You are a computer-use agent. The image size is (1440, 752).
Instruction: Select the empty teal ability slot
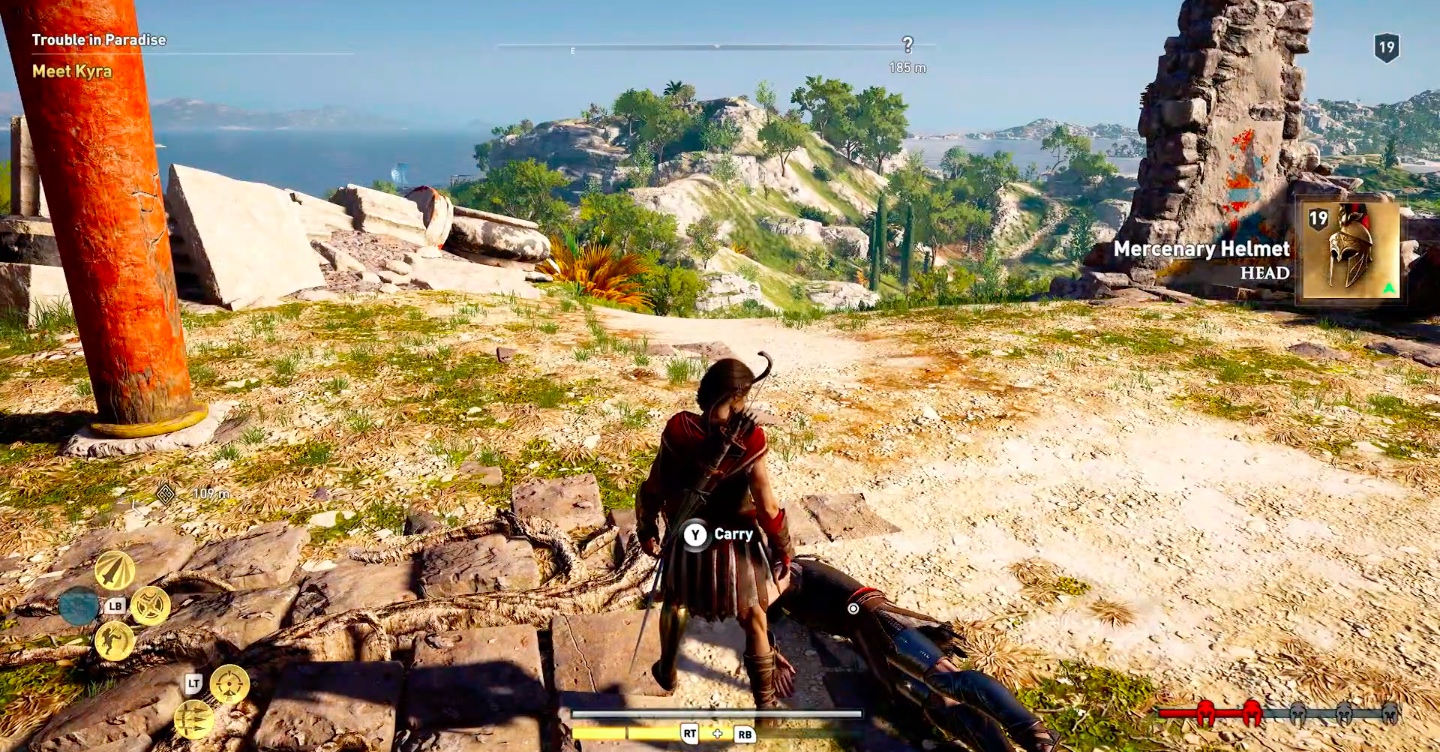78,606
